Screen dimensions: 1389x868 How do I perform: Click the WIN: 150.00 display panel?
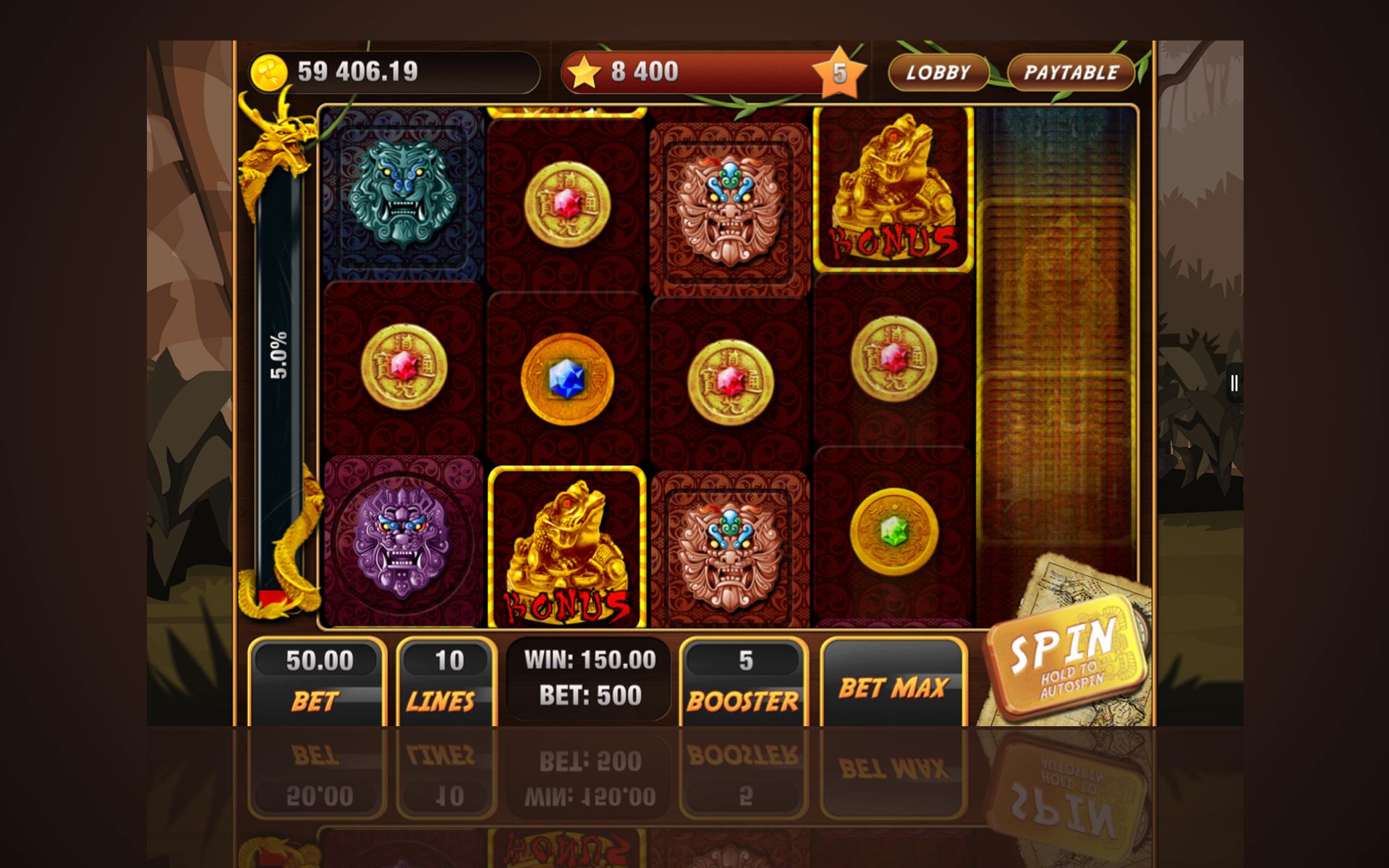click(587, 676)
